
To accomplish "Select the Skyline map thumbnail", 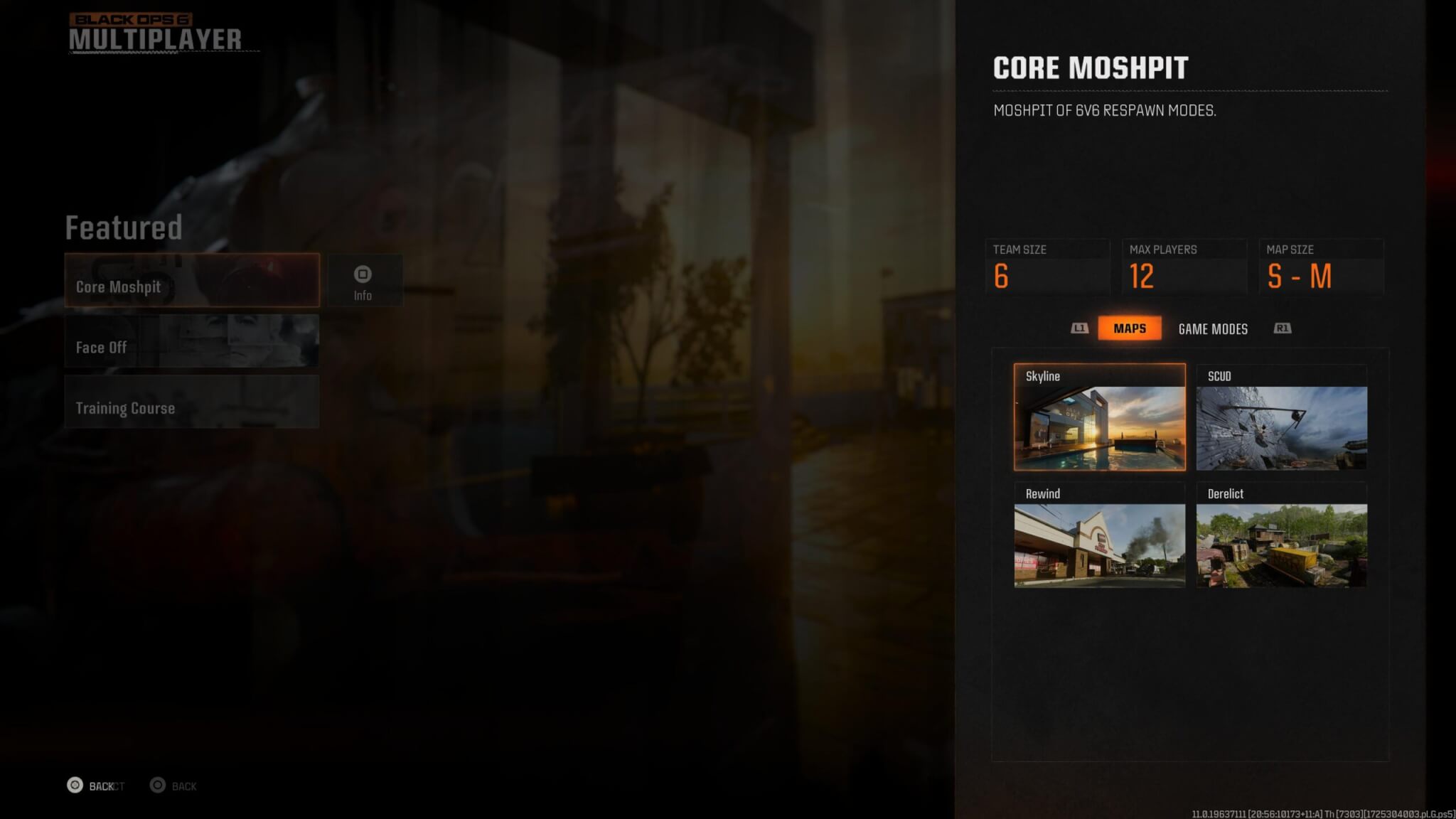I will pyautogui.click(x=1099, y=417).
